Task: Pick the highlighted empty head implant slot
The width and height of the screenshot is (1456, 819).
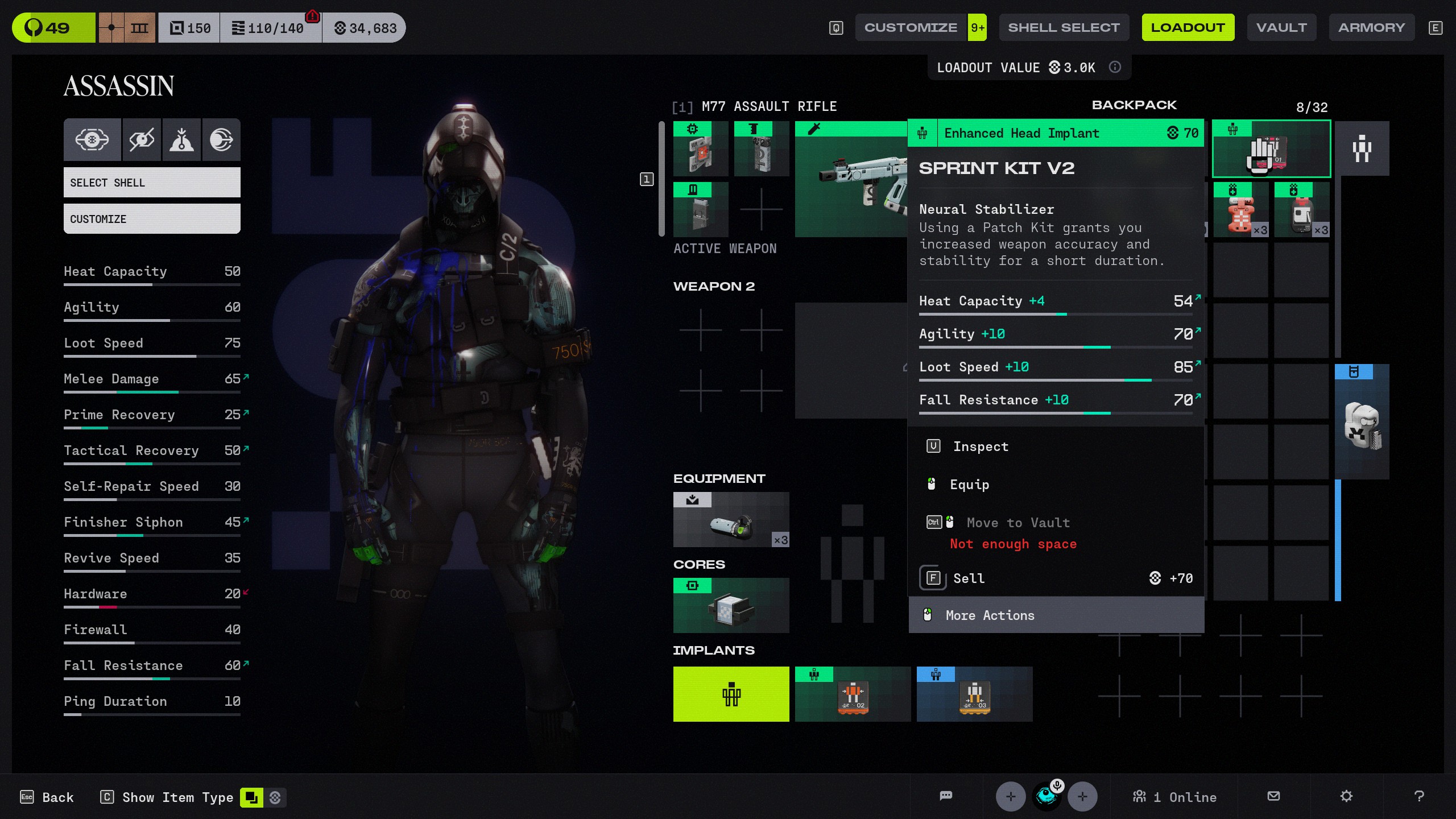Action: tap(731, 694)
